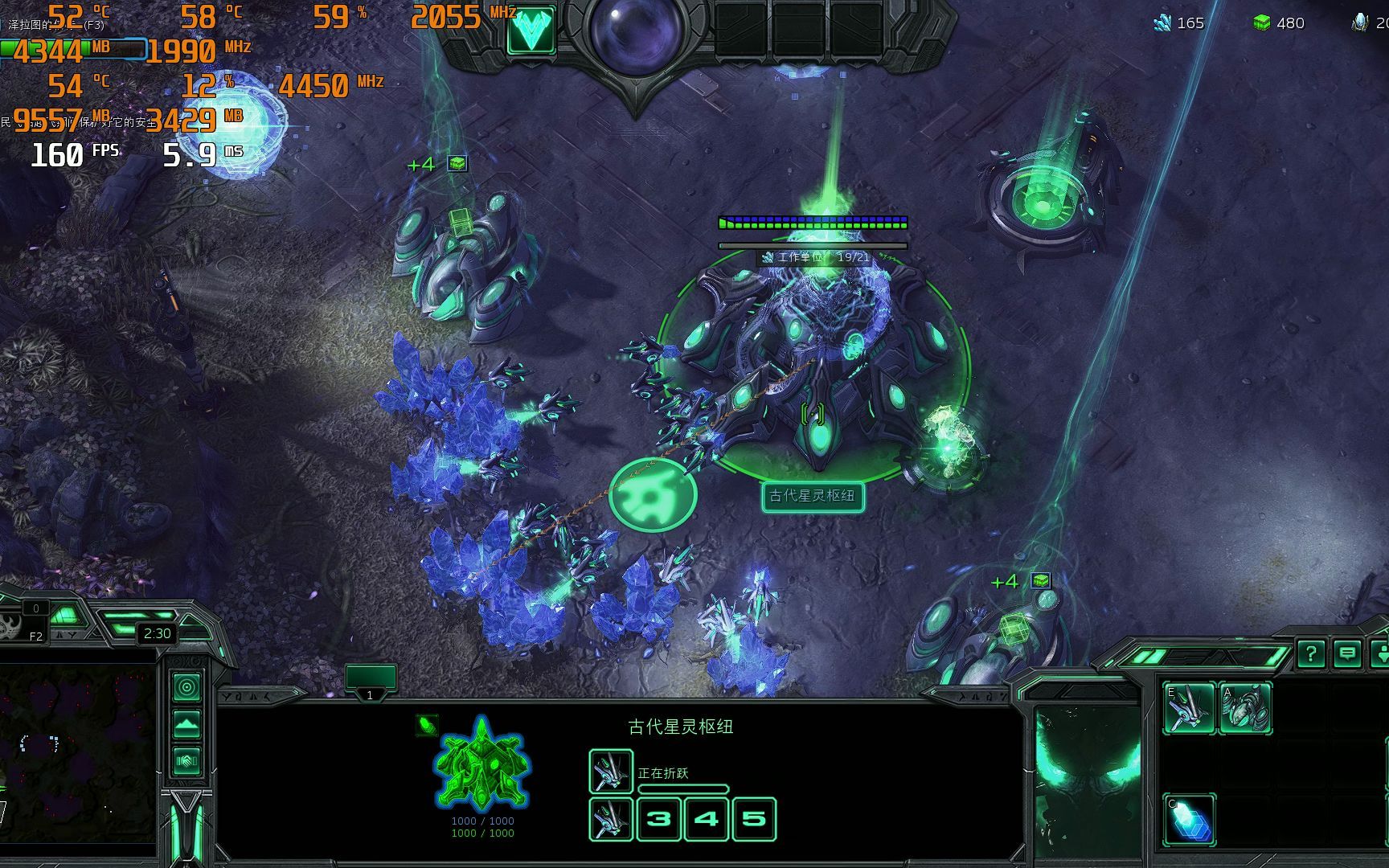
Task: Open the game menu button beside chat
Action: (1380, 654)
